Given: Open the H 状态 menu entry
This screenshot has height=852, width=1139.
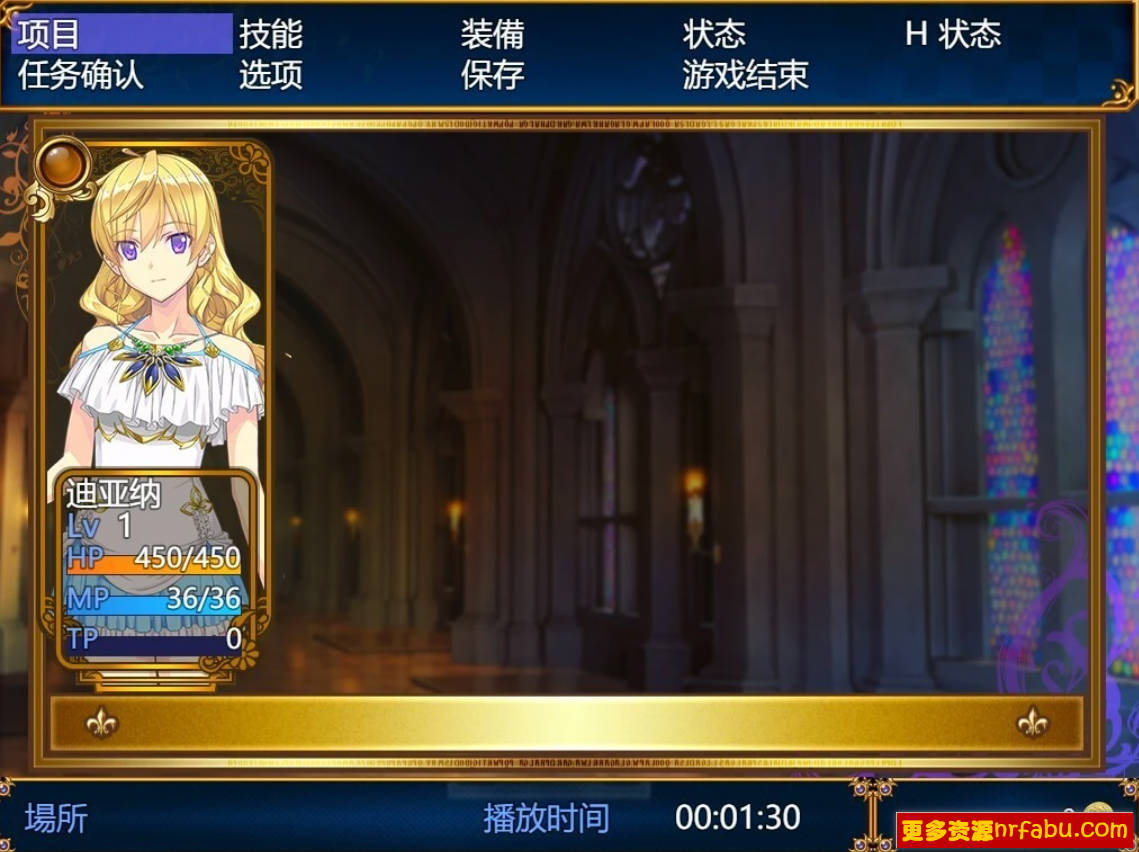Looking at the screenshot, I should pyautogui.click(x=952, y=35).
